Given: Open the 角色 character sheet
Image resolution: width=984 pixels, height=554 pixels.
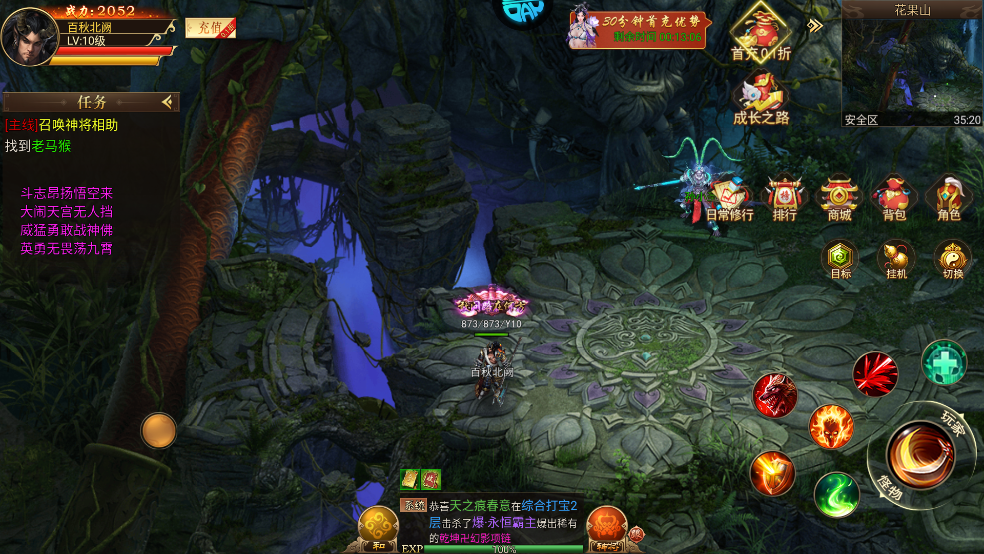Looking at the screenshot, I should 948,198.
